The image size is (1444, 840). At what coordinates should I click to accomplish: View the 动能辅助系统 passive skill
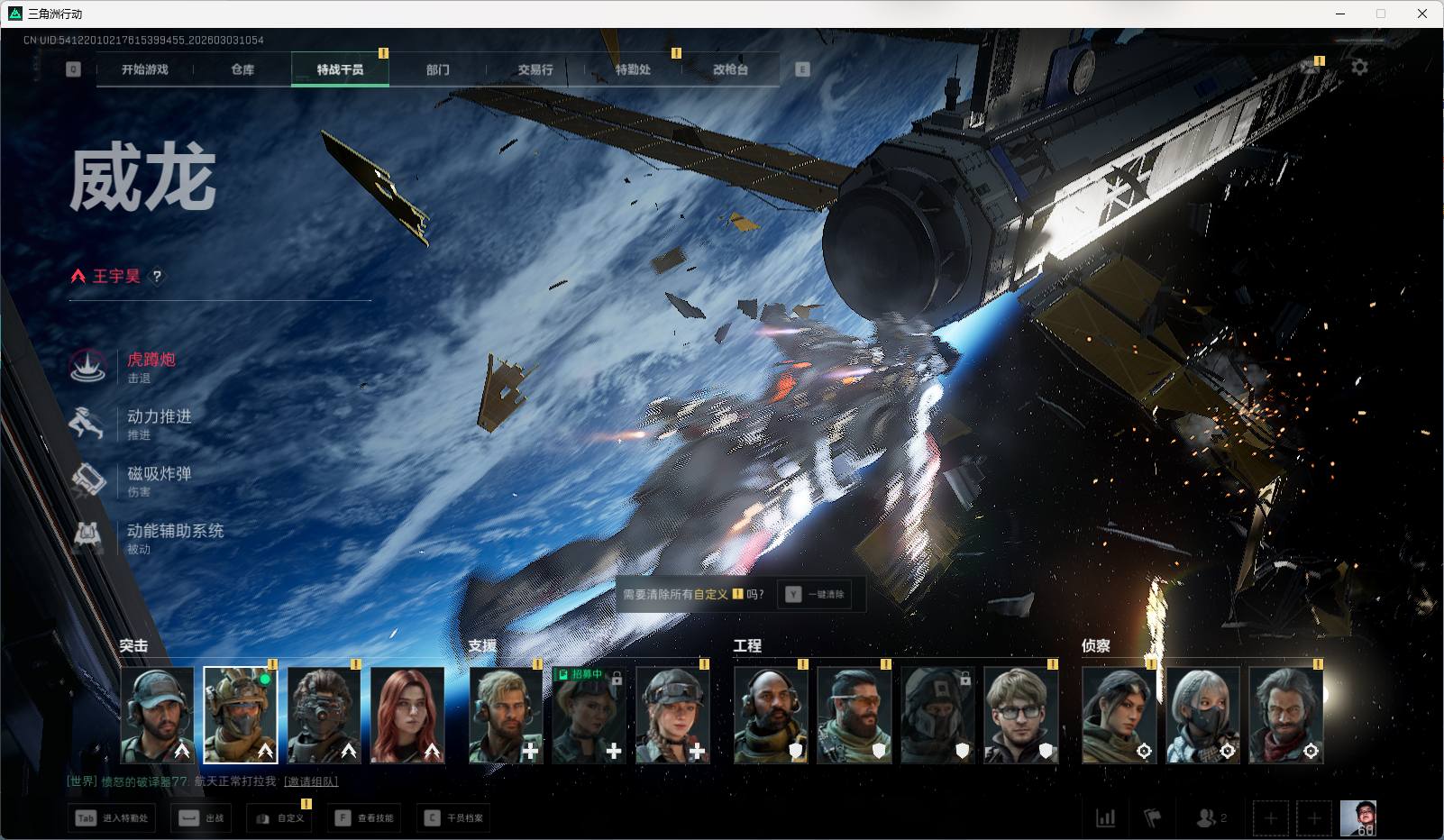point(175,532)
